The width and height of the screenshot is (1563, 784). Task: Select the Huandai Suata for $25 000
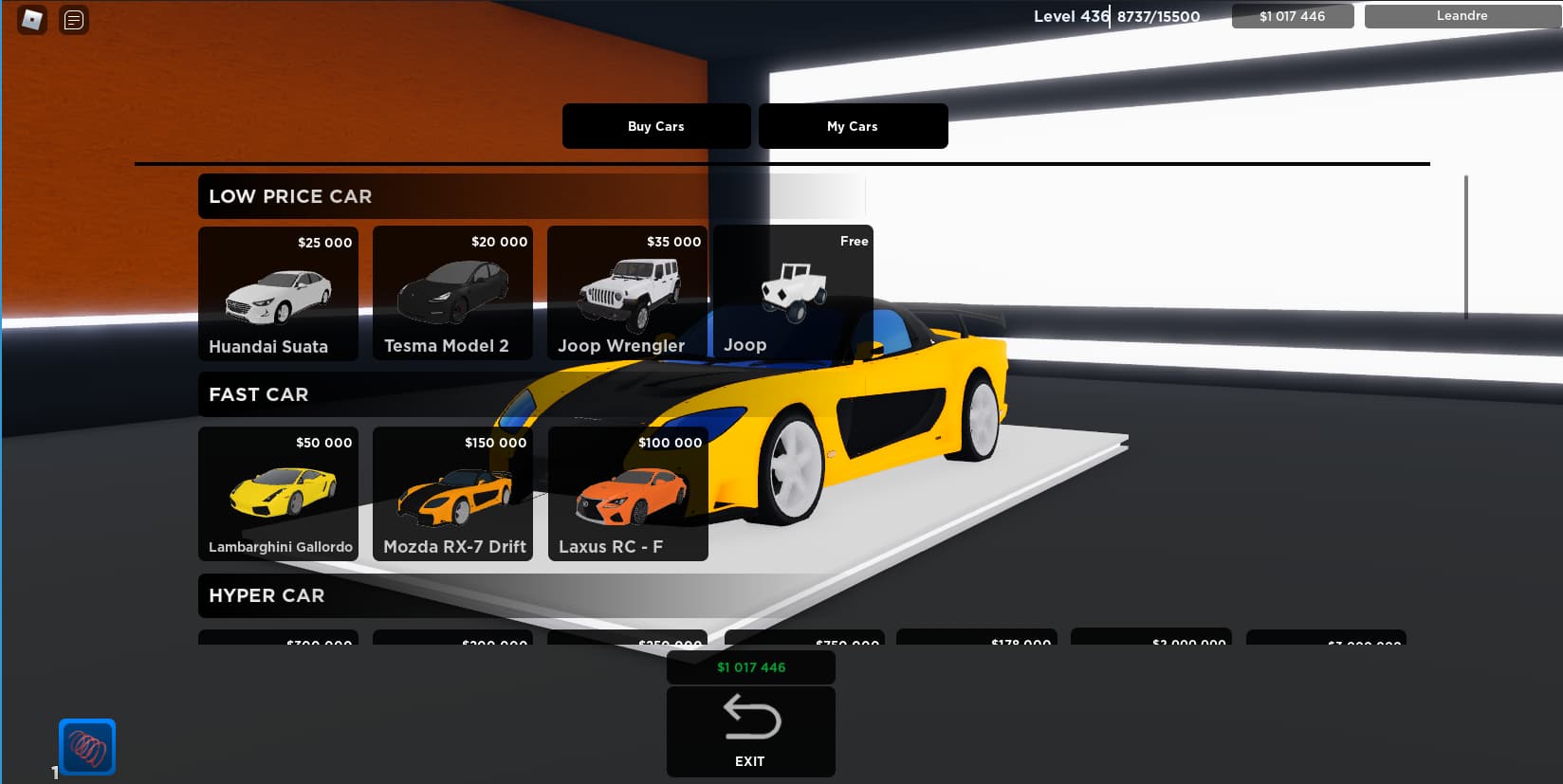[x=277, y=294]
